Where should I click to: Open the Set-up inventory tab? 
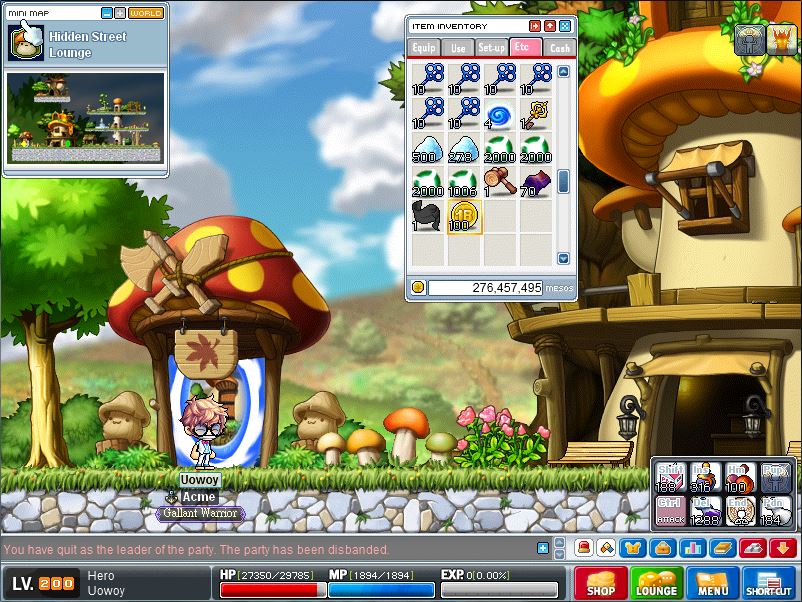click(x=491, y=47)
